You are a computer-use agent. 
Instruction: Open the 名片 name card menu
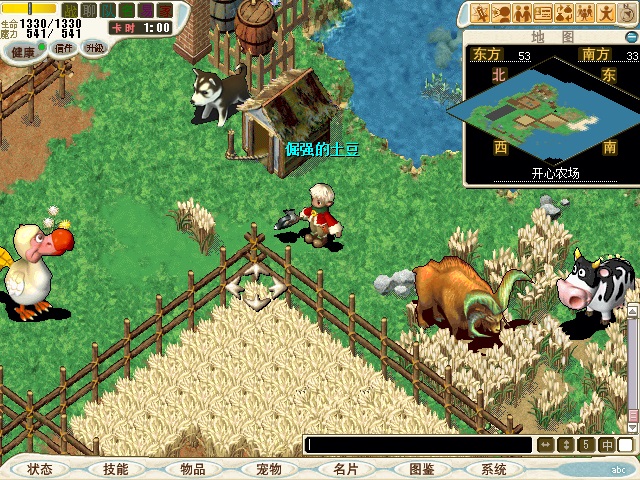pyautogui.click(x=345, y=469)
